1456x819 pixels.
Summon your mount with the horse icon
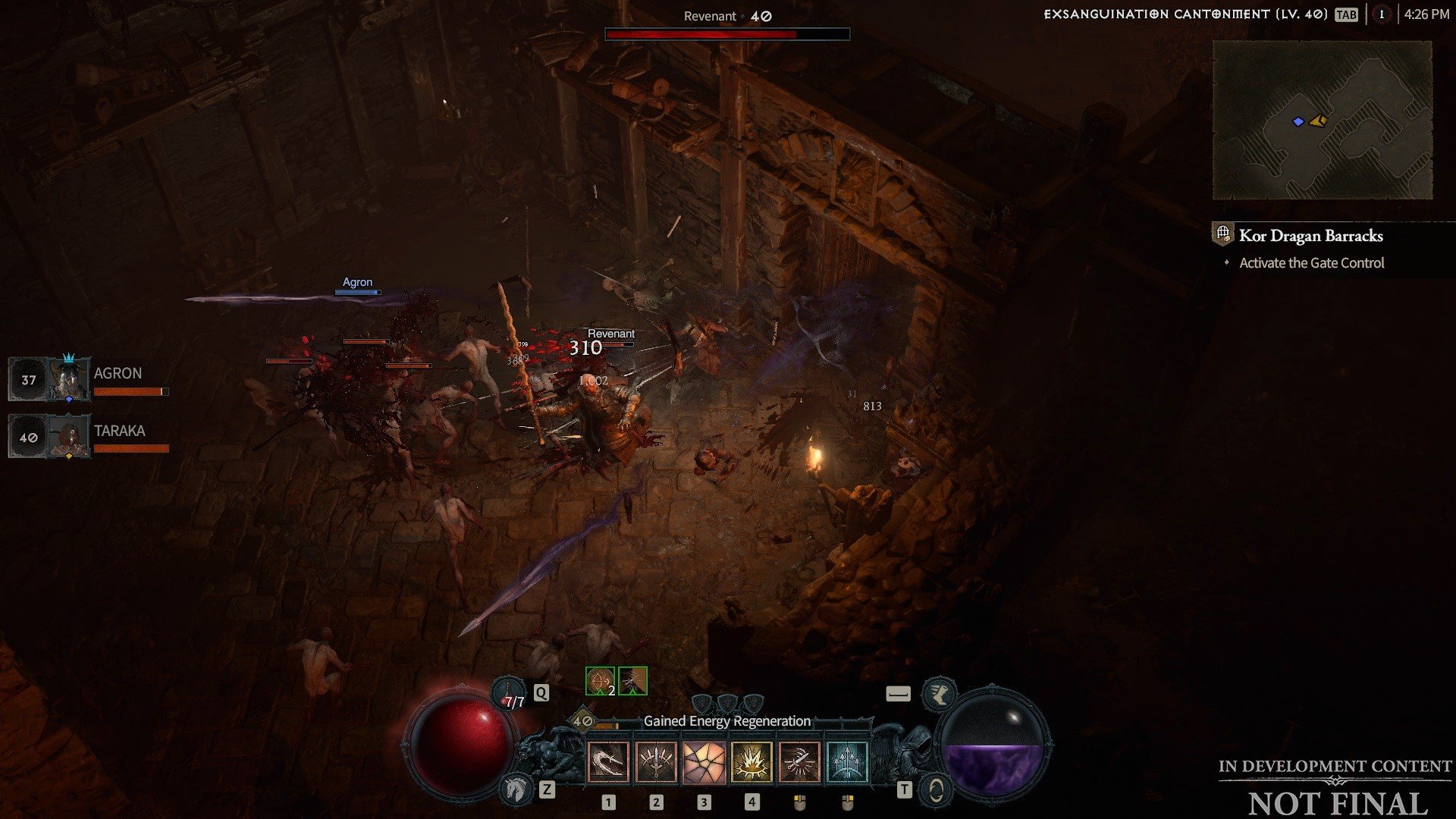[514, 789]
